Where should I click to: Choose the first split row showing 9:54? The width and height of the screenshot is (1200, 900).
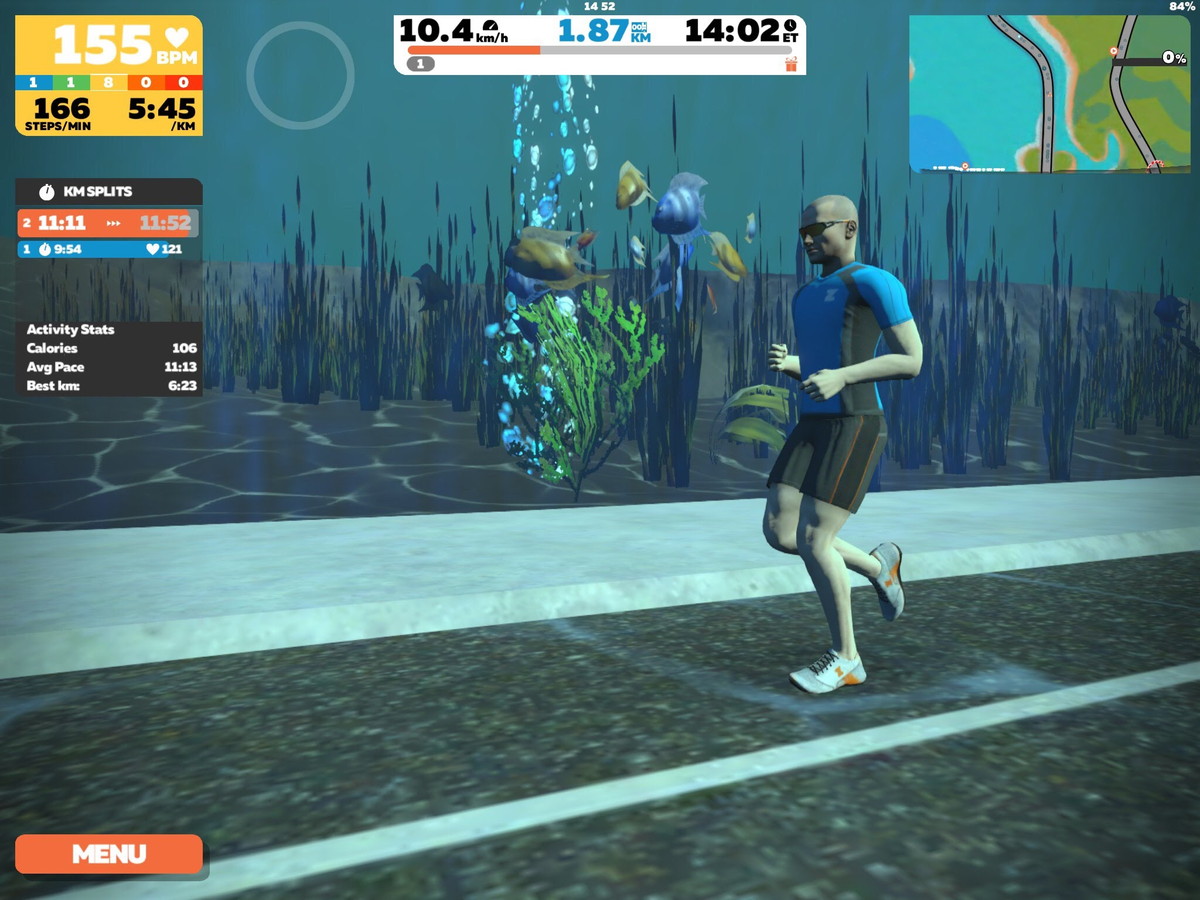[x=109, y=249]
